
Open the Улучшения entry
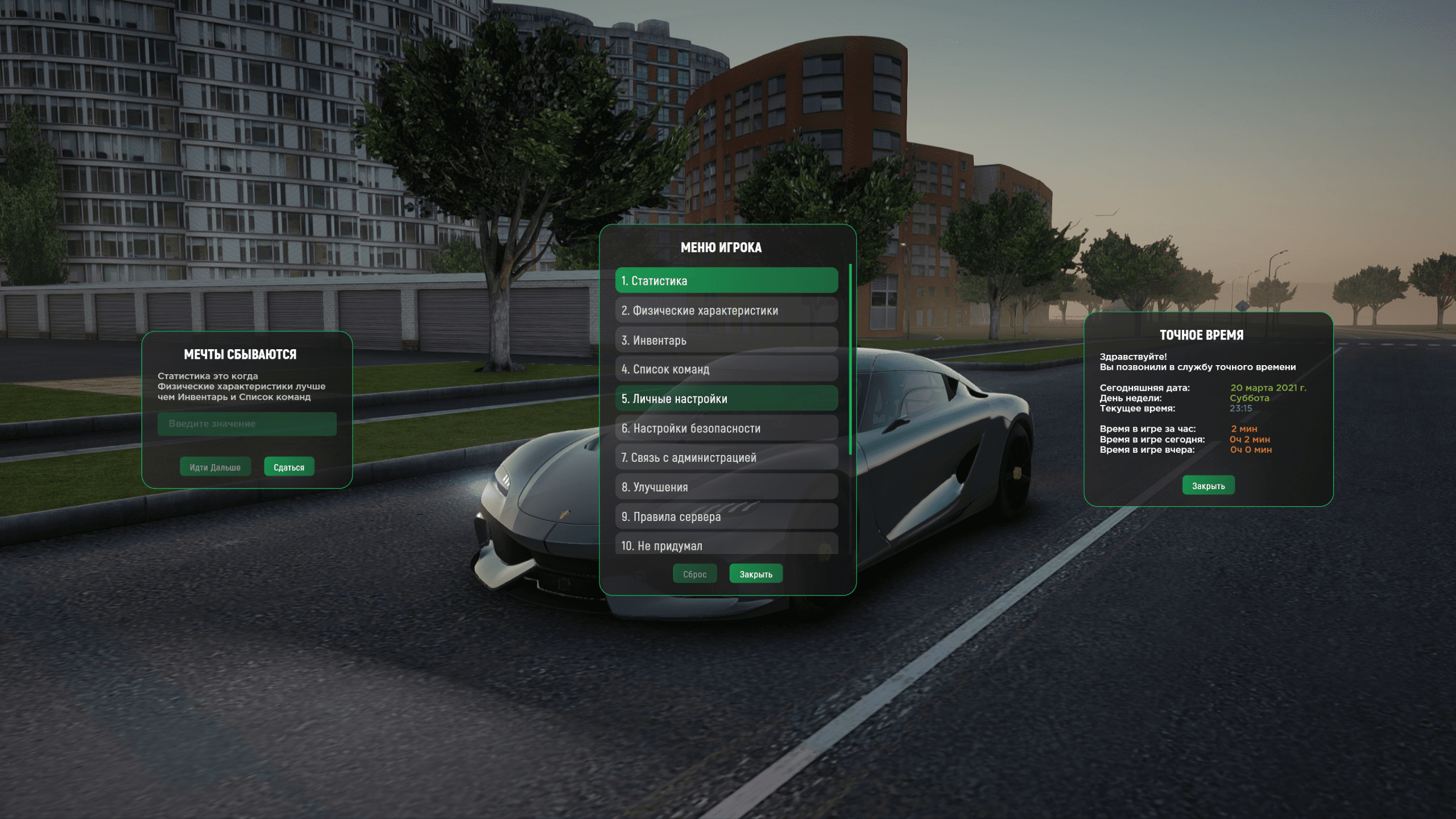coord(726,487)
